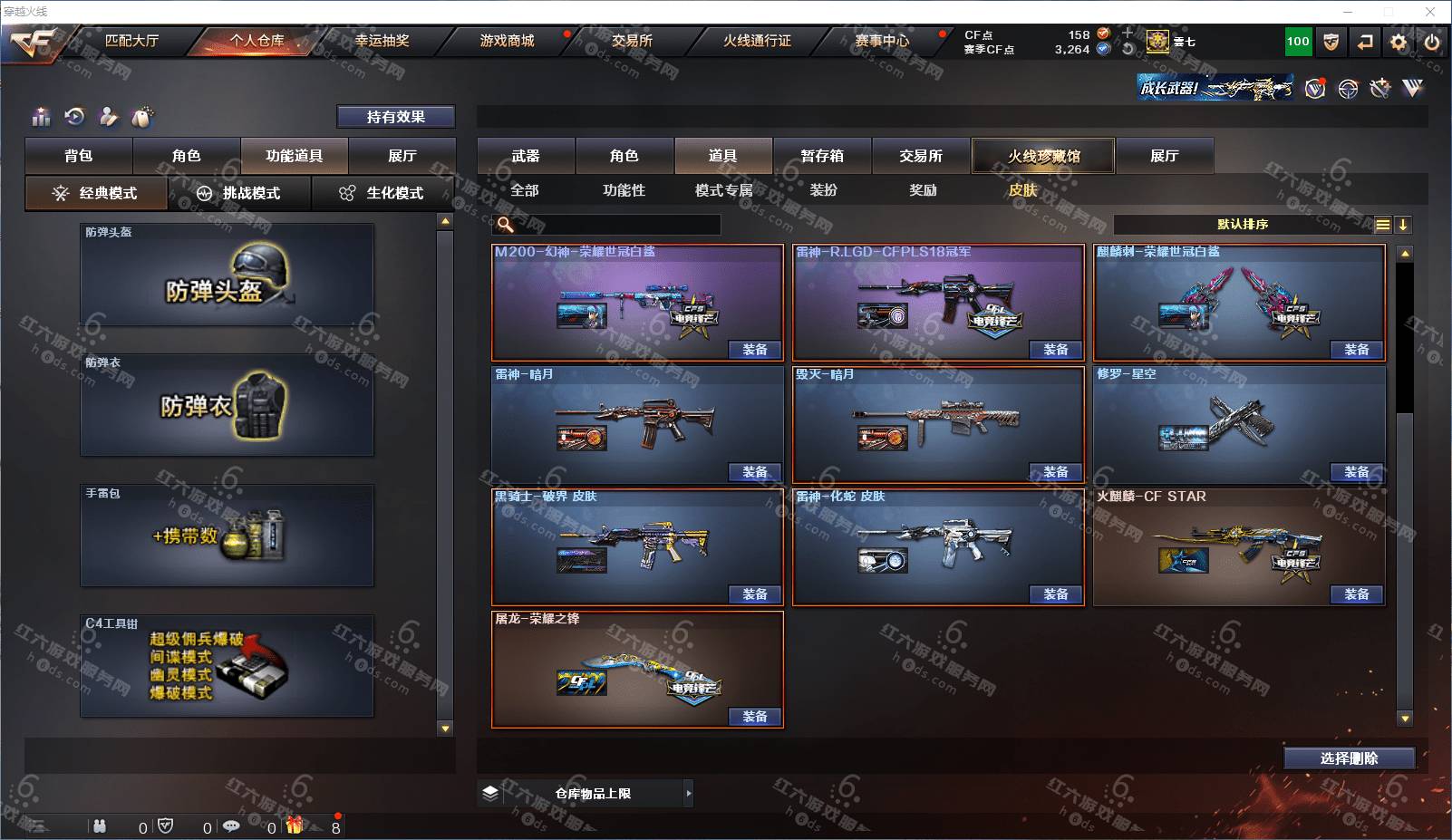Equip the 火麒麟-CF STAR skin

[x=1356, y=594]
